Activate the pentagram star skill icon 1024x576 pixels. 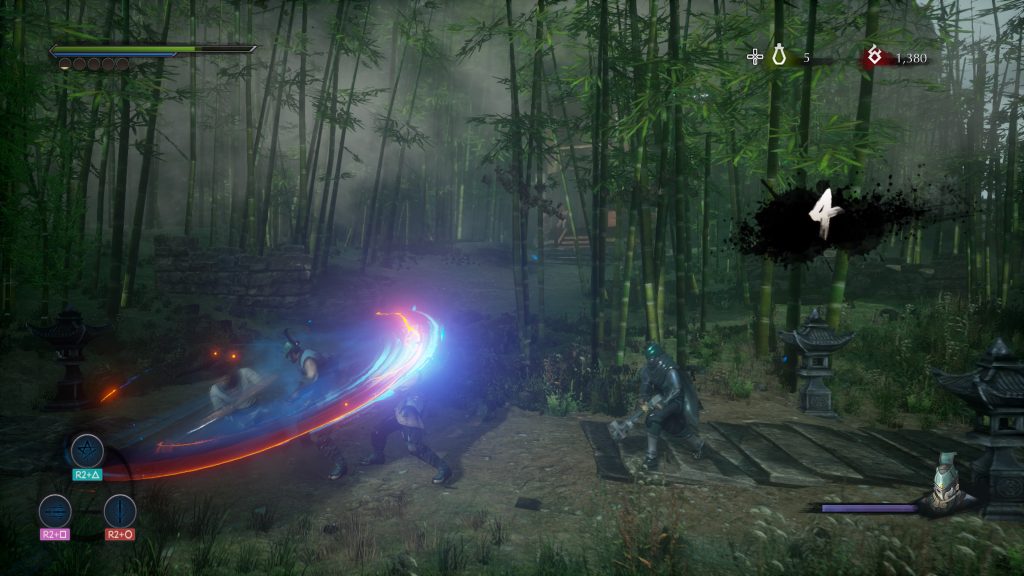click(86, 449)
